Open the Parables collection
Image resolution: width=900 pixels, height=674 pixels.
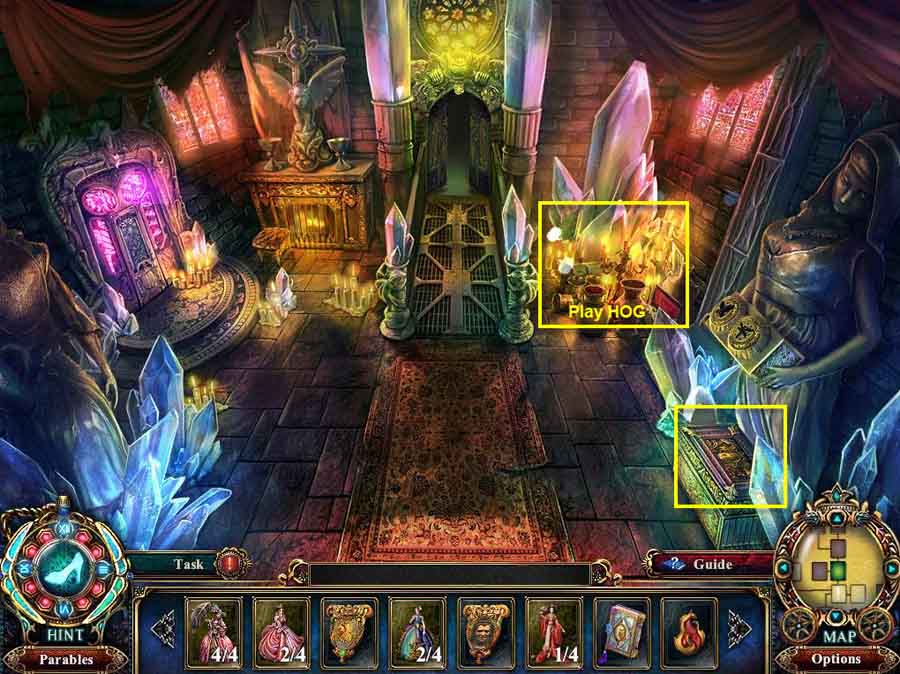65,659
